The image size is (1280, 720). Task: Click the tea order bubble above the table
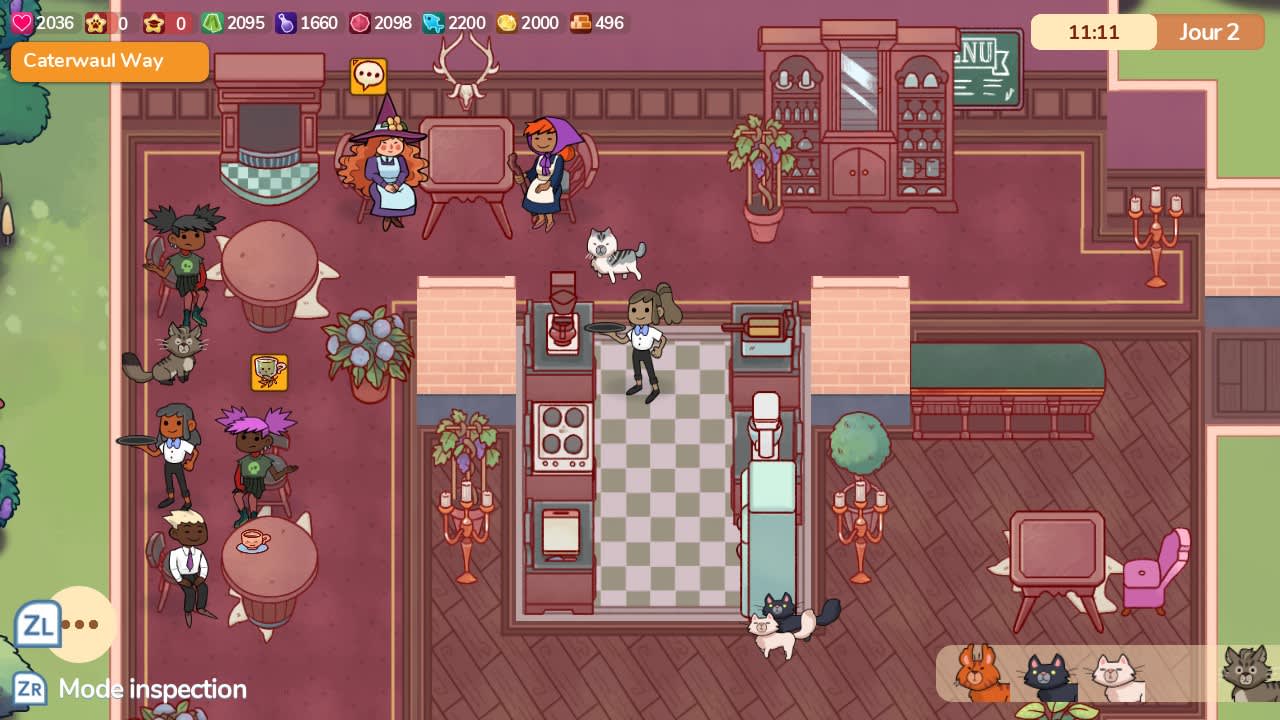(x=268, y=371)
